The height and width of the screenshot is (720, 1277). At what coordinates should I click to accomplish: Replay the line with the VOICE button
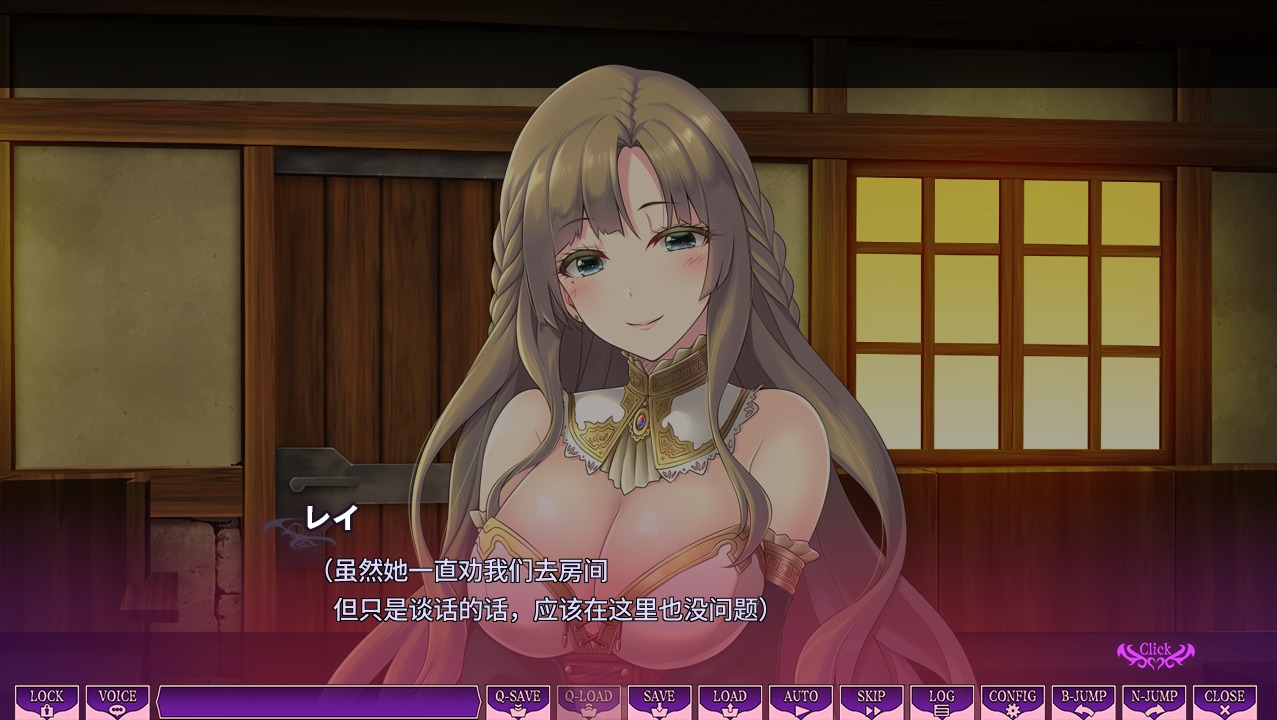[x=118, y=702]
